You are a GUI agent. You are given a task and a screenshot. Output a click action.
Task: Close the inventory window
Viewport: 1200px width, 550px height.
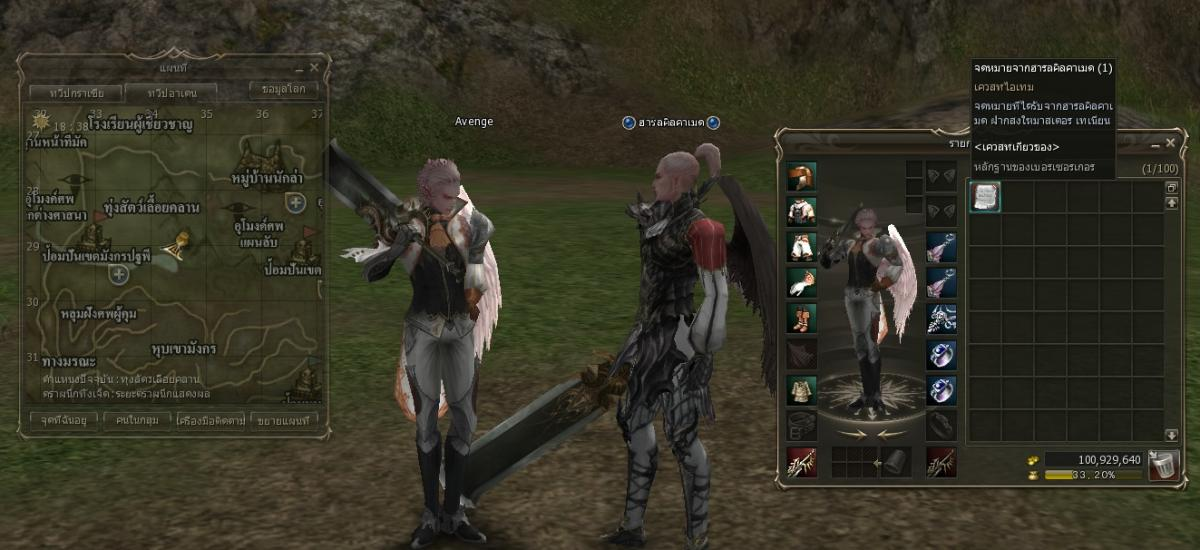[x=1170, y=143]
